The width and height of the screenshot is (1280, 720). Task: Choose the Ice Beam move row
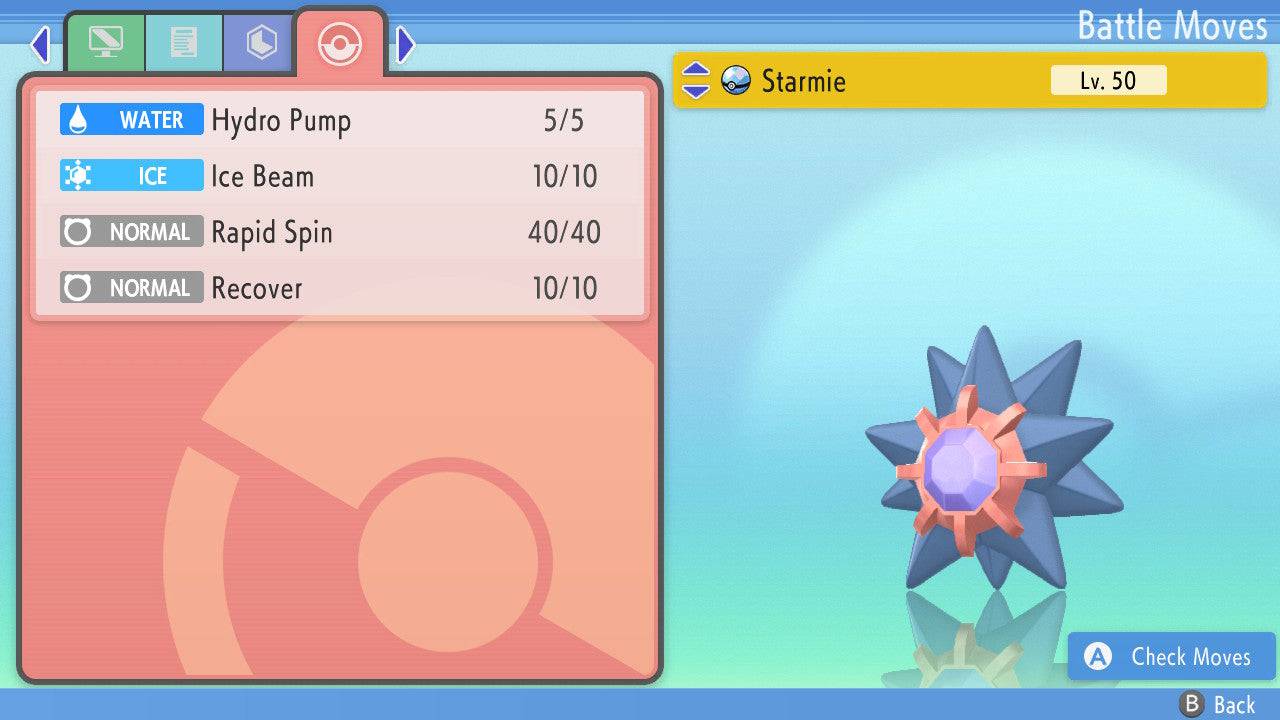click(x=340, y=177)
